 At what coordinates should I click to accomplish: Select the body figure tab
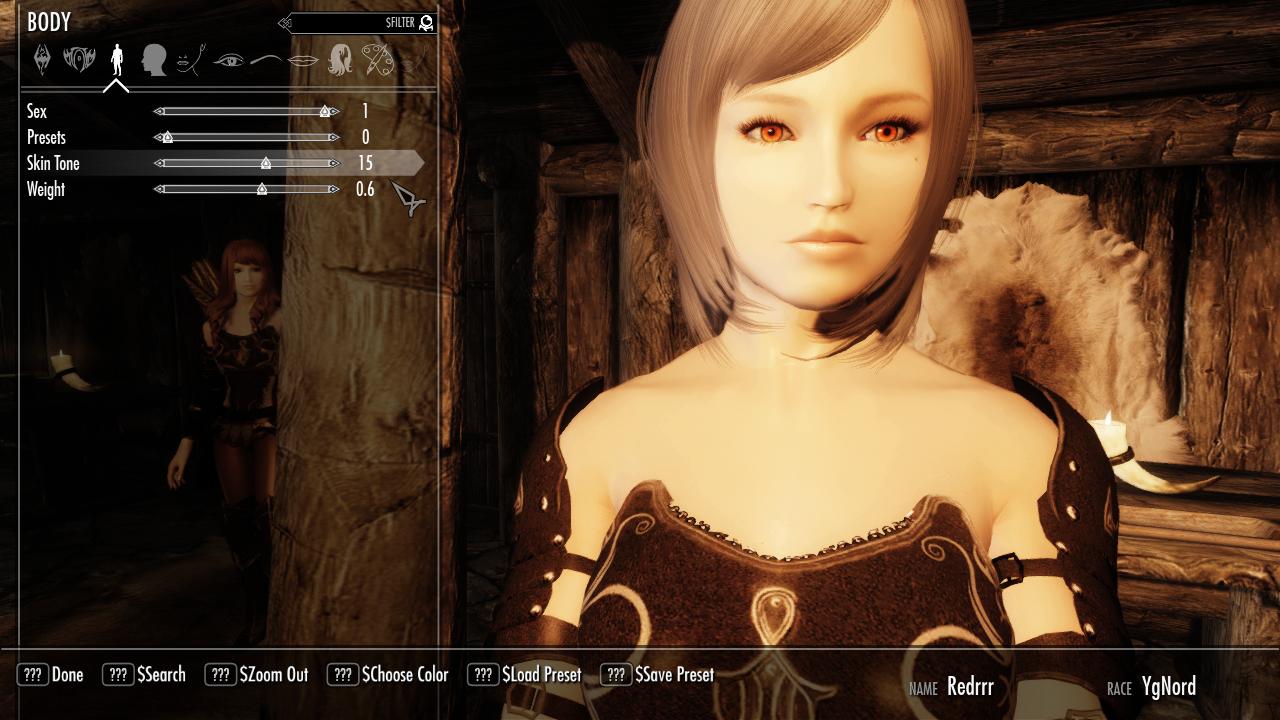click(117, 59)
